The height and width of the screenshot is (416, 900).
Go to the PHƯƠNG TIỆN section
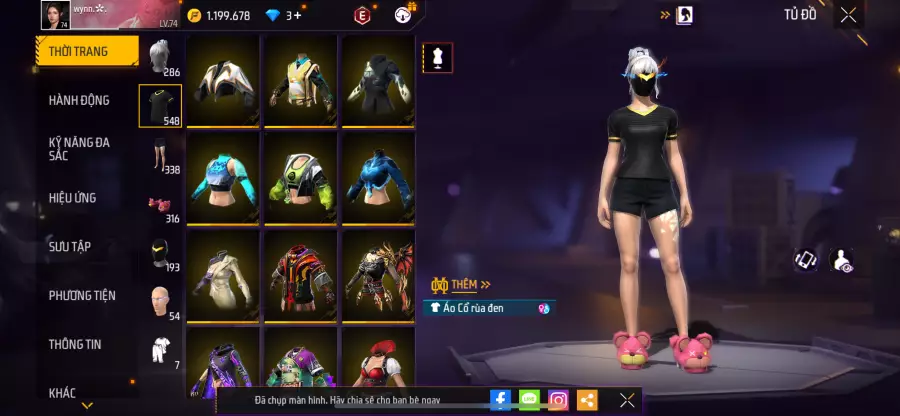coord(82,295)
